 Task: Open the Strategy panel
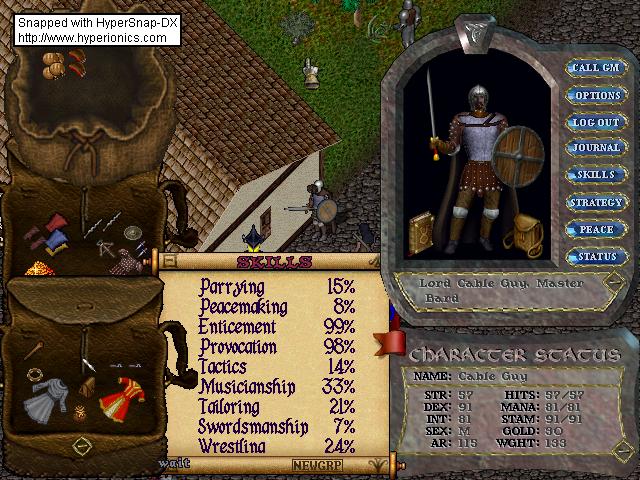(596, 202)
